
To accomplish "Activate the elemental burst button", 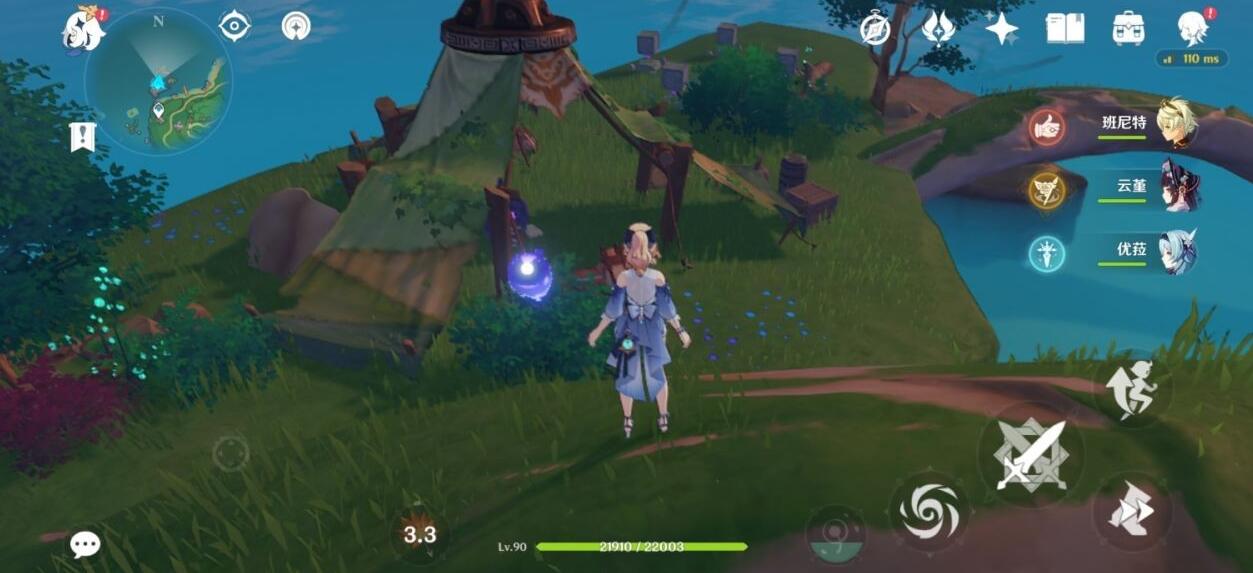I will 835,534.
